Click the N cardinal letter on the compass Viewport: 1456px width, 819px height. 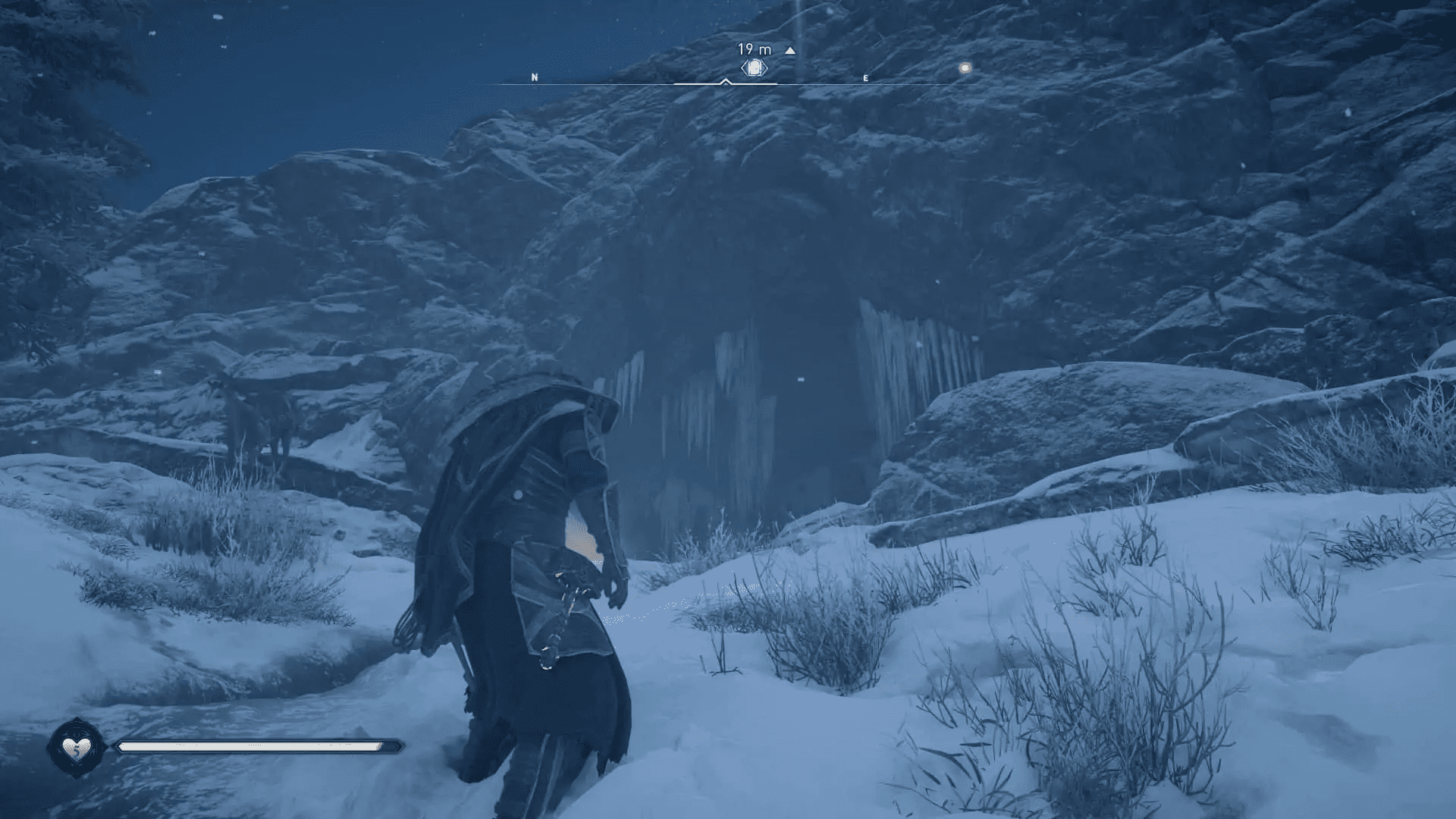tap(535, 77)
